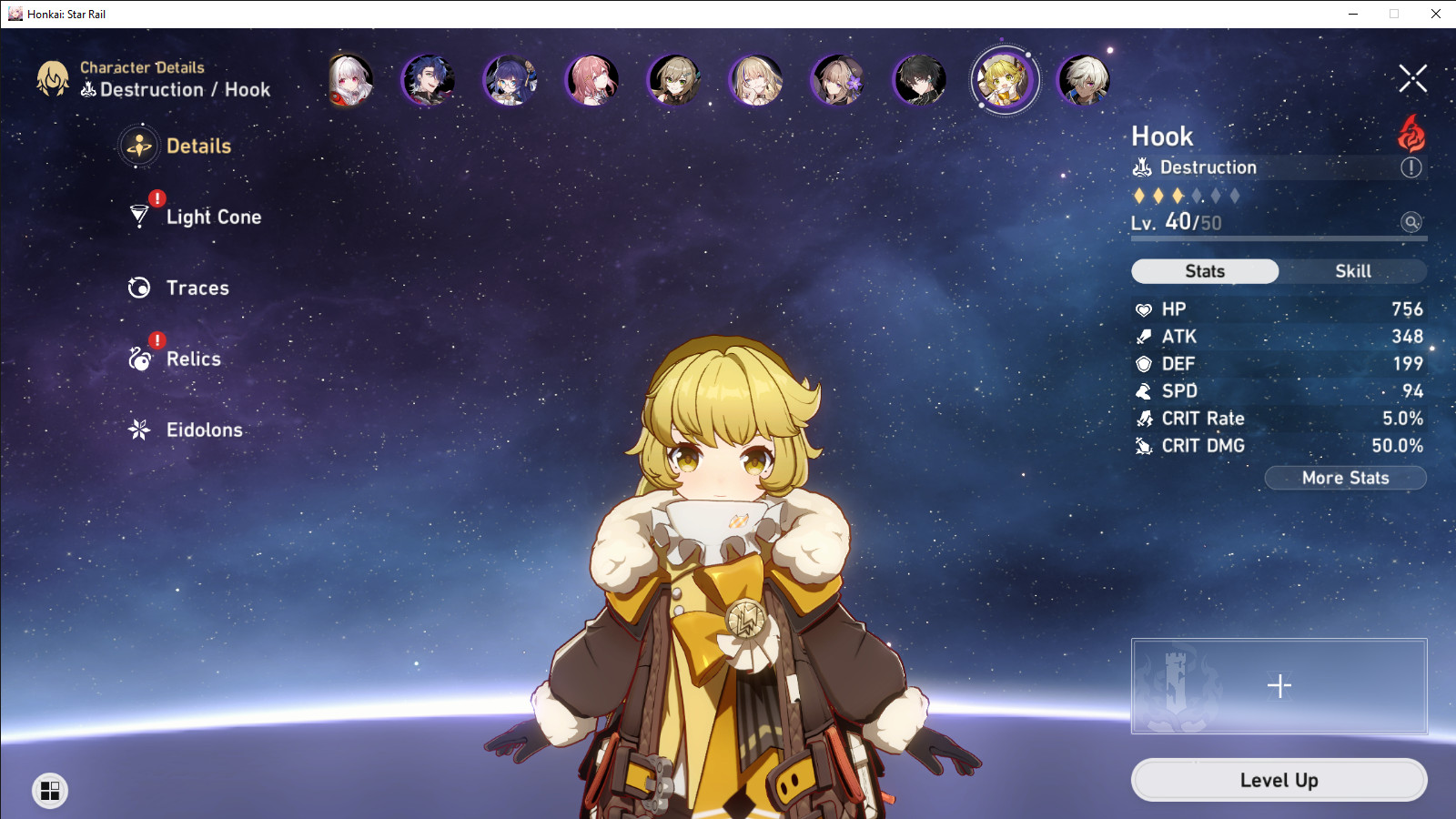
Task: Close the Character Details screen with the X
Action: point(1412,78)
